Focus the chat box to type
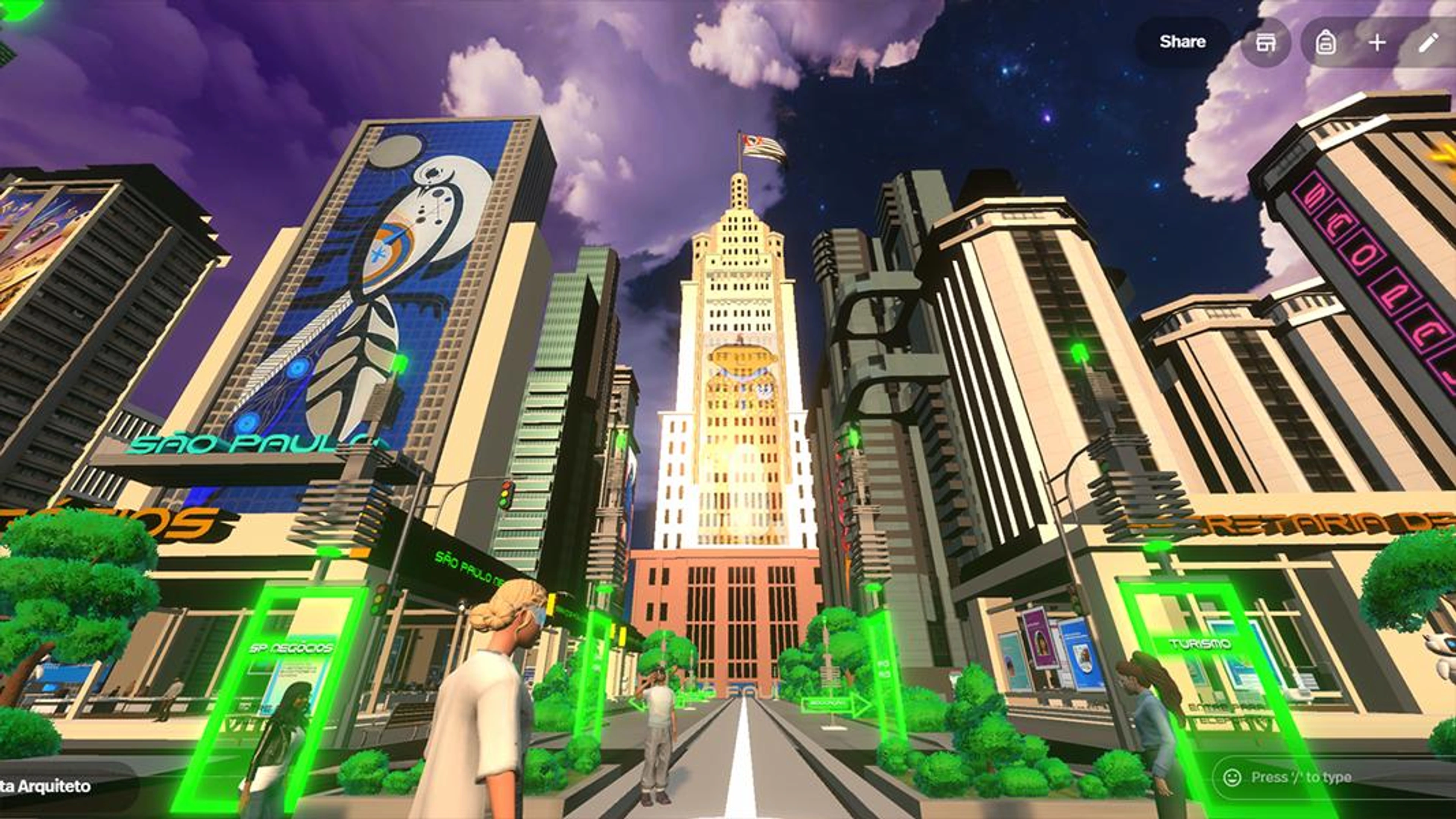1456x819 pixels. [x=1334, y=777]
